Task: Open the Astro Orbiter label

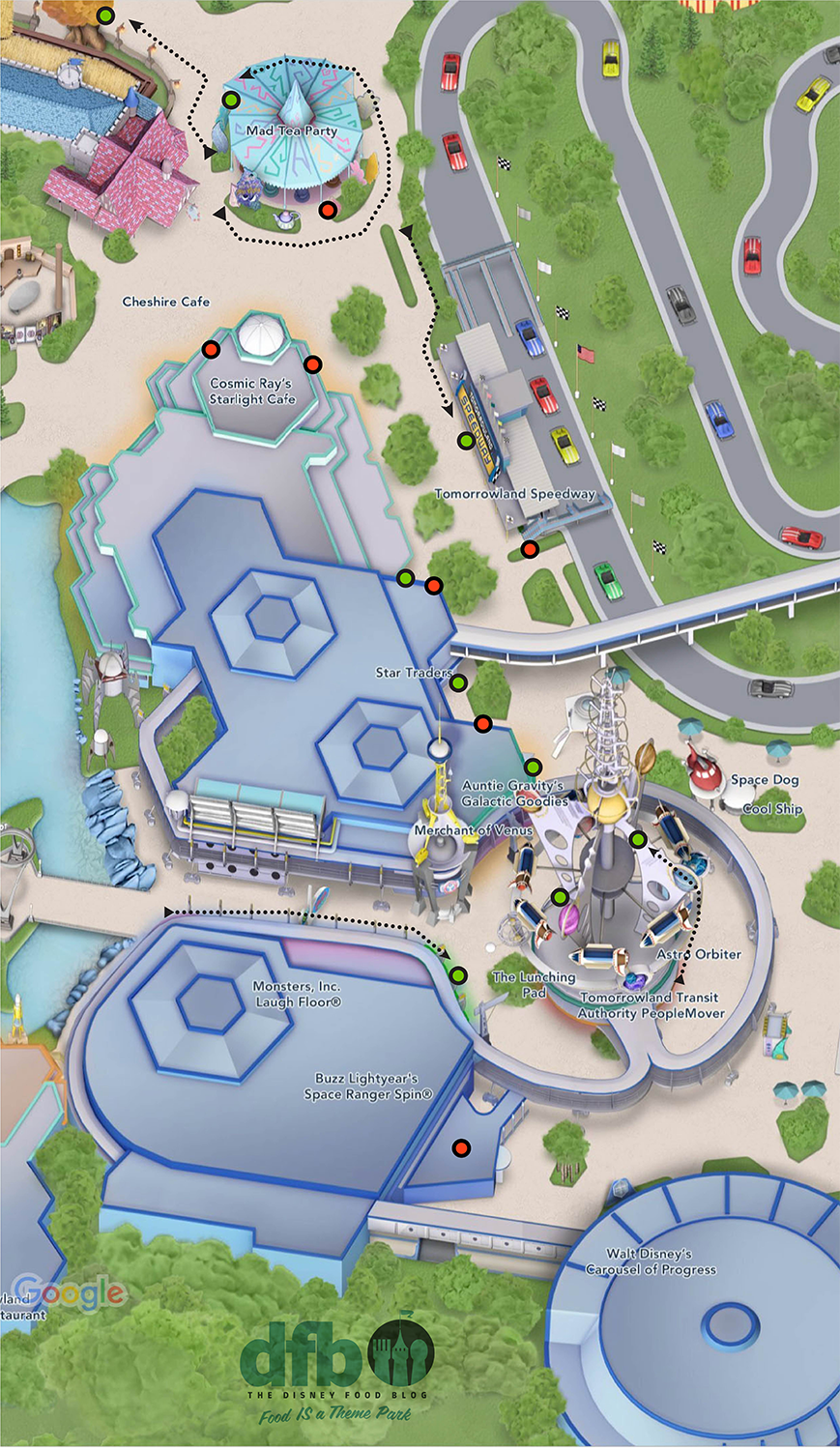Action: [699, 954]
